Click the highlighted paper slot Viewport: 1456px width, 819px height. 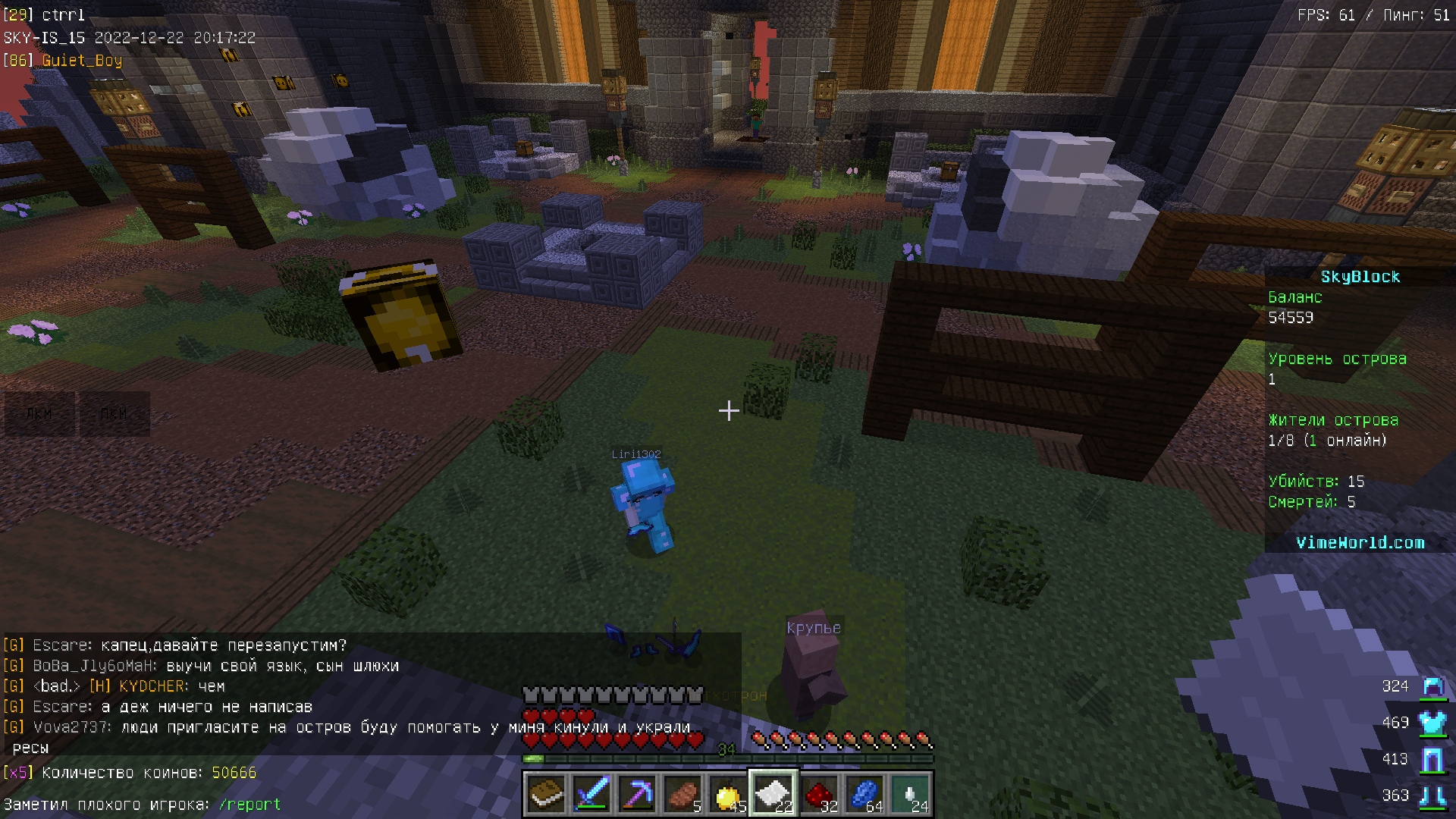[x=773, y=794]
